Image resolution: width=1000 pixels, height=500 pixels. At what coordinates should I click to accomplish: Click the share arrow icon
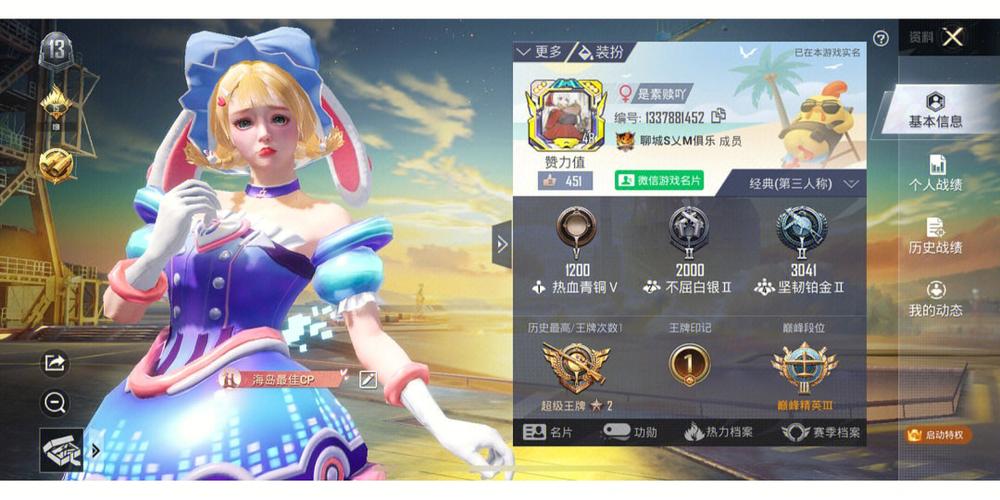[x=55, y=362]
